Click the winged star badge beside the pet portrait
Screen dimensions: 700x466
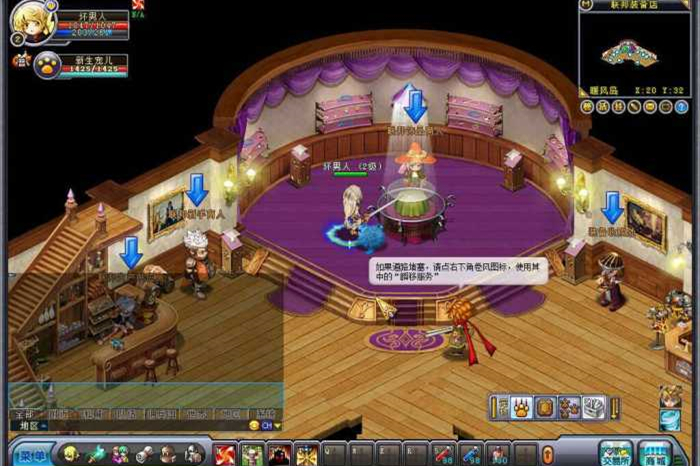coord(20,60)
